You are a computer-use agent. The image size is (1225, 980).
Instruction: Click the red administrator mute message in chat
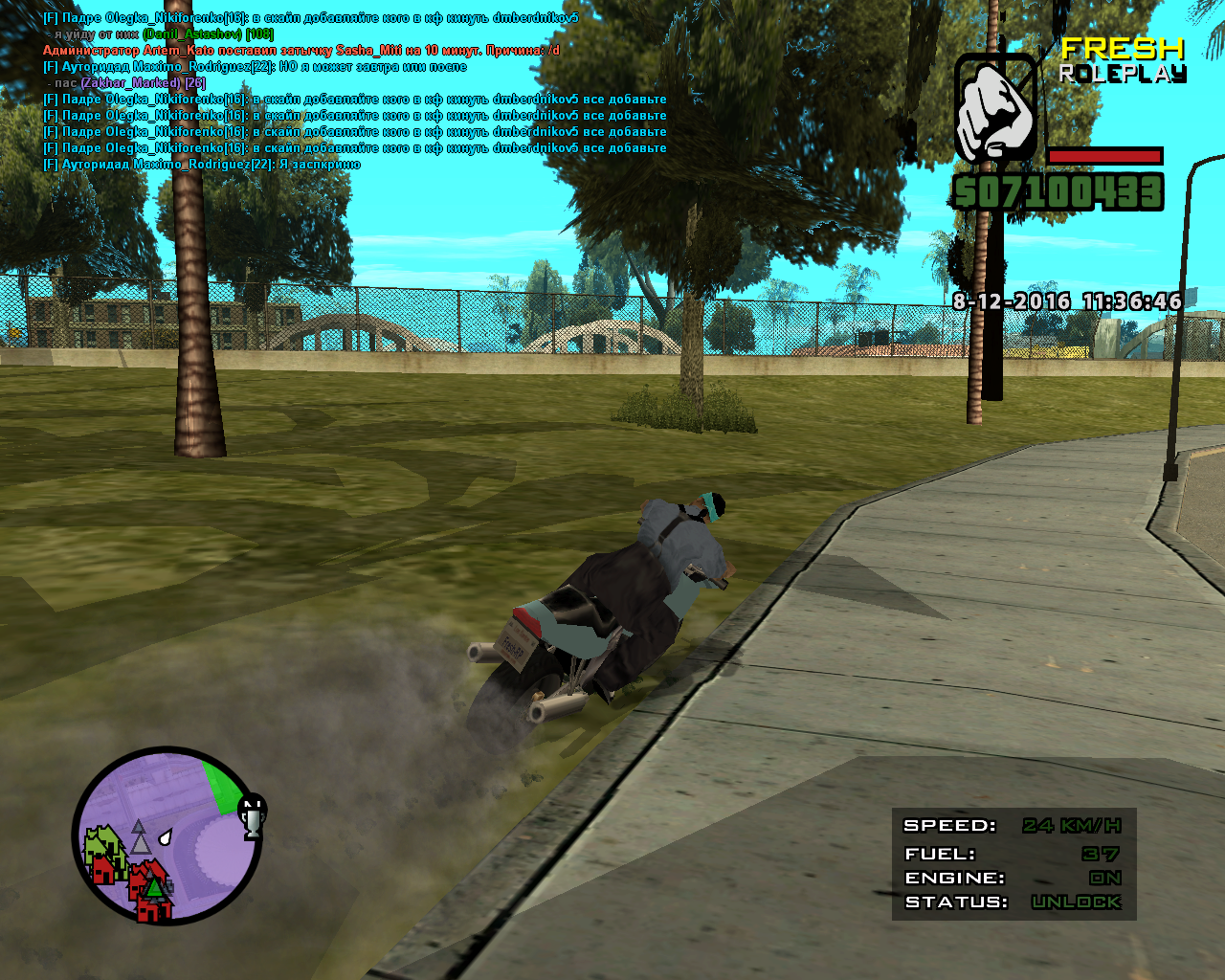[x=301, y=50]
